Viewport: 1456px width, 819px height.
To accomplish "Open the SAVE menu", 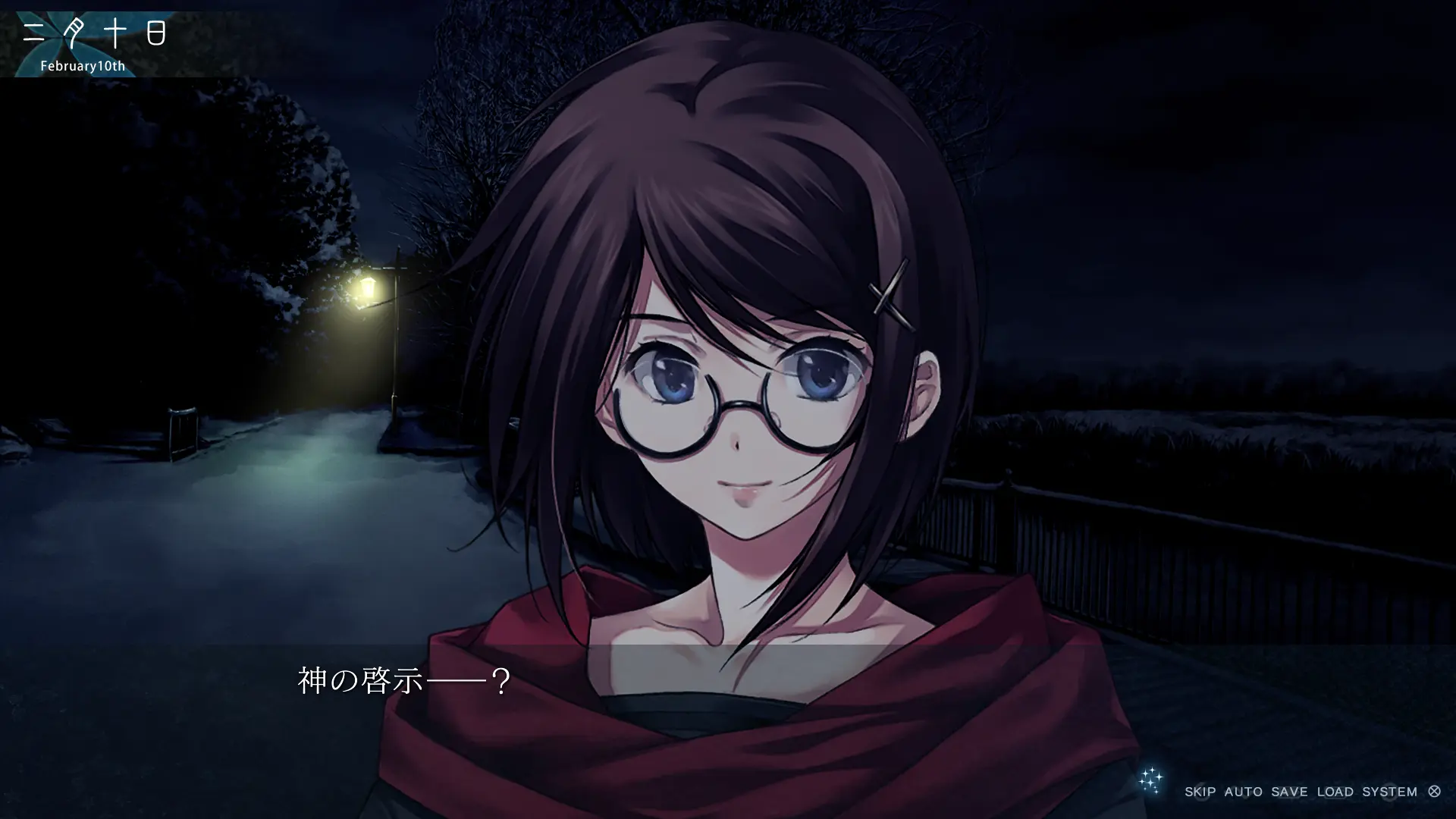I will point(1289,792).
